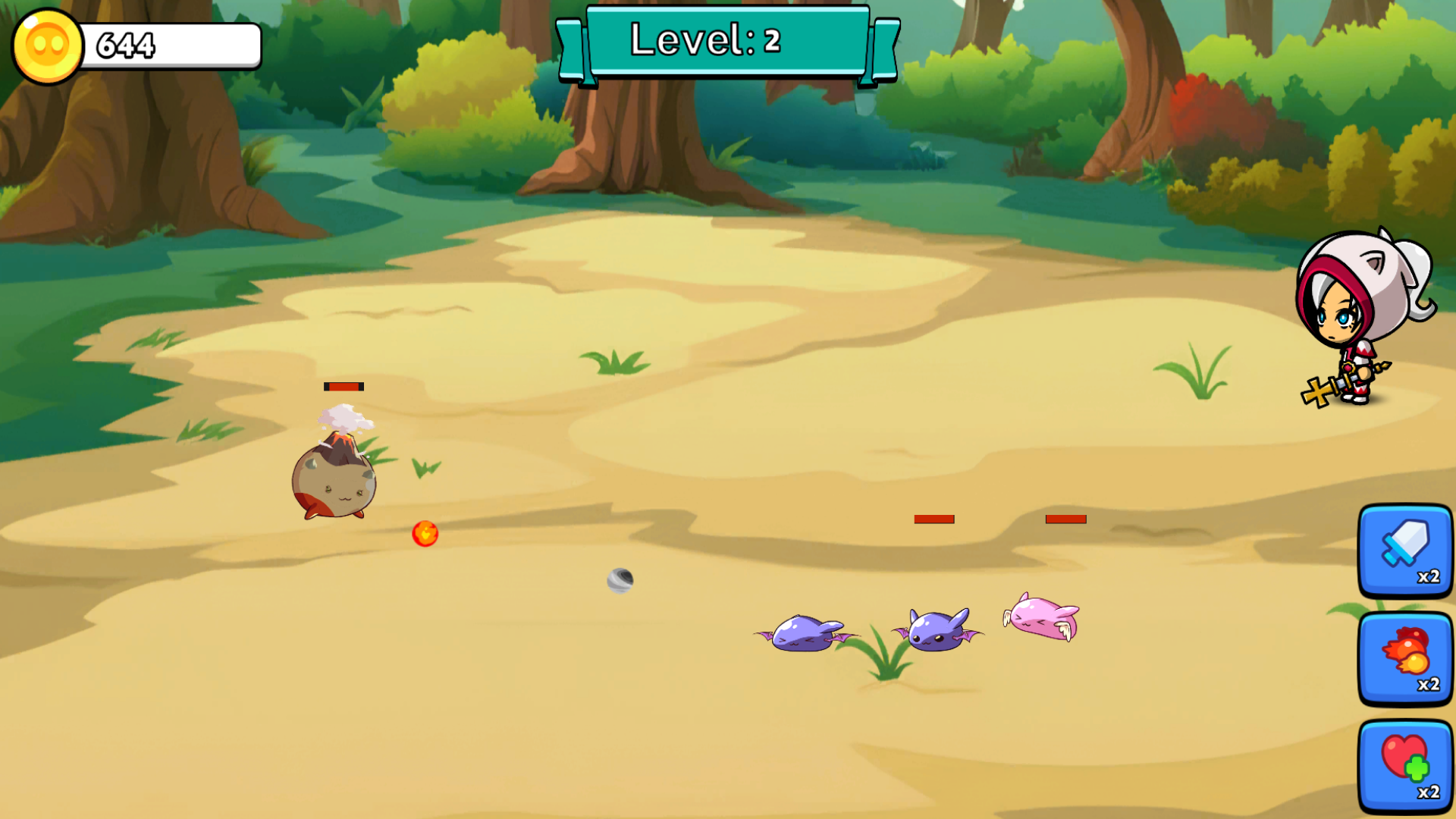Click the purple winged slime on the left
The image size is (1456, 819).
(800, 633)
